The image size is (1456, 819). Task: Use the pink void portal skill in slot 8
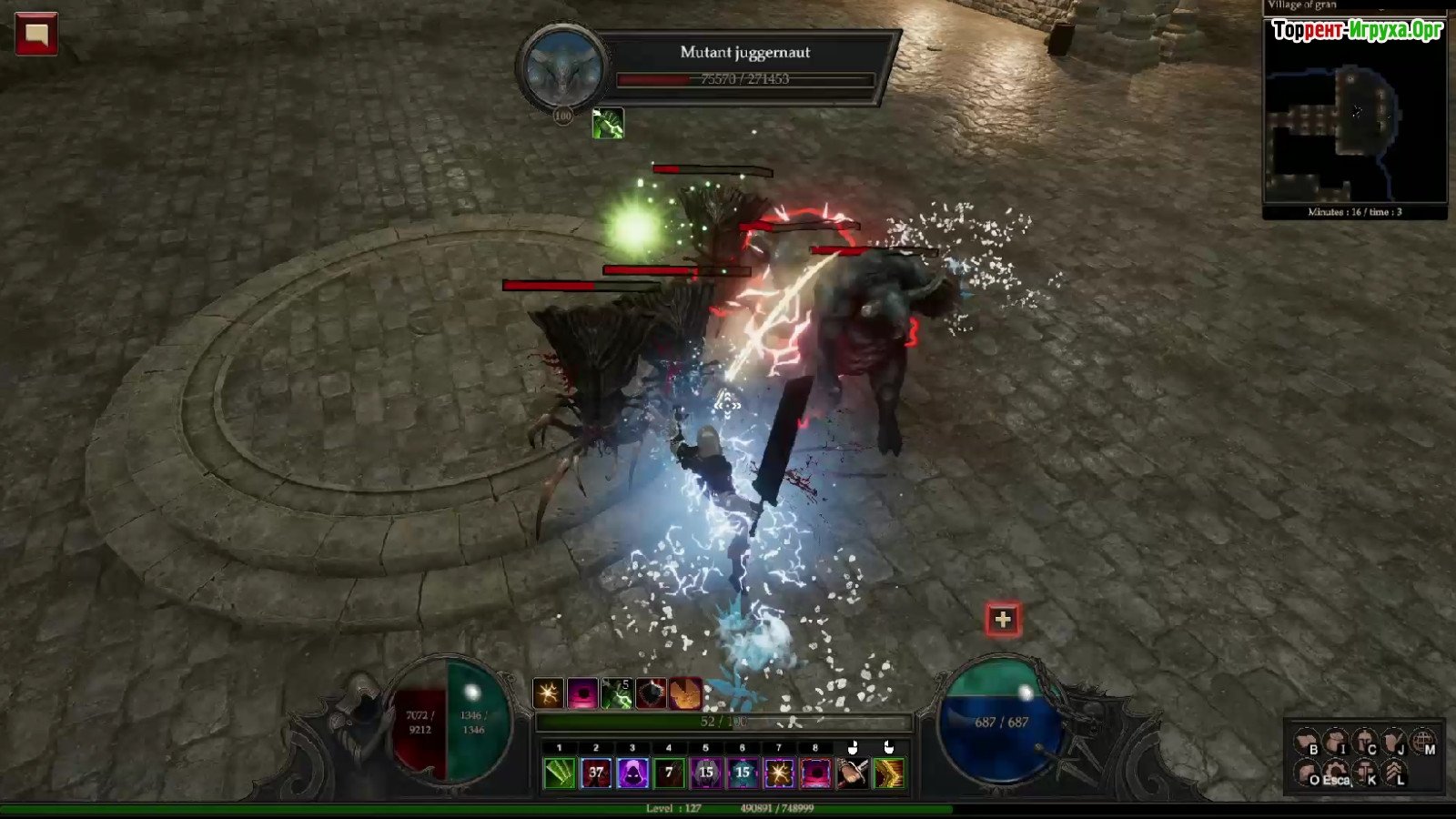pyautogui.click(x=815, y=773)
